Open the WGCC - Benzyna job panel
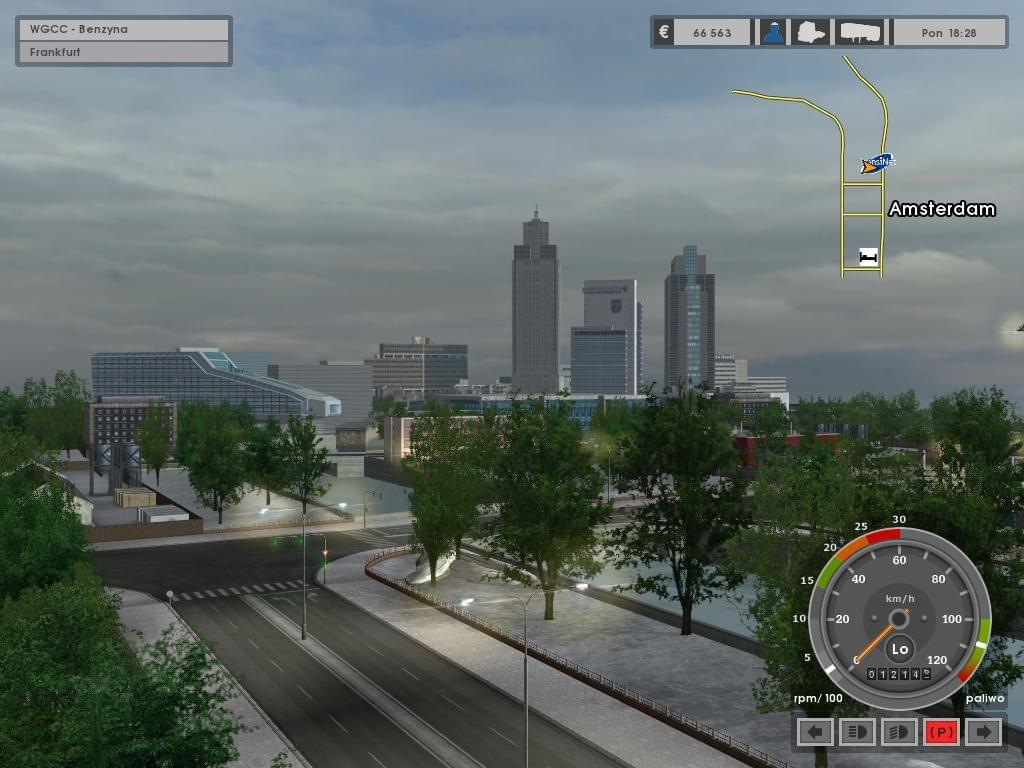This screenshot has width=1024, height=768. point(124,29)
